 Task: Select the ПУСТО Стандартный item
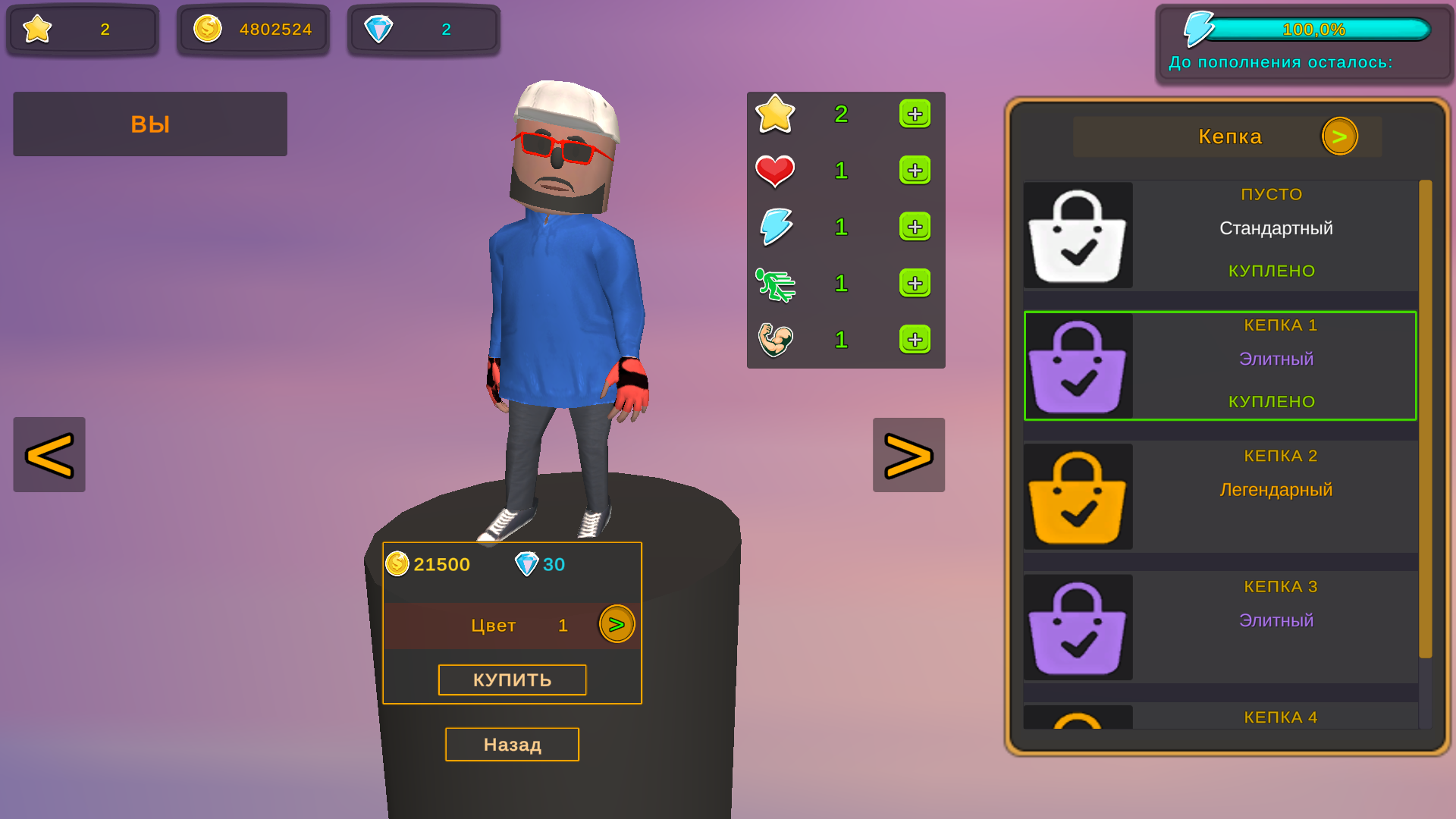tap(1220, 235)
